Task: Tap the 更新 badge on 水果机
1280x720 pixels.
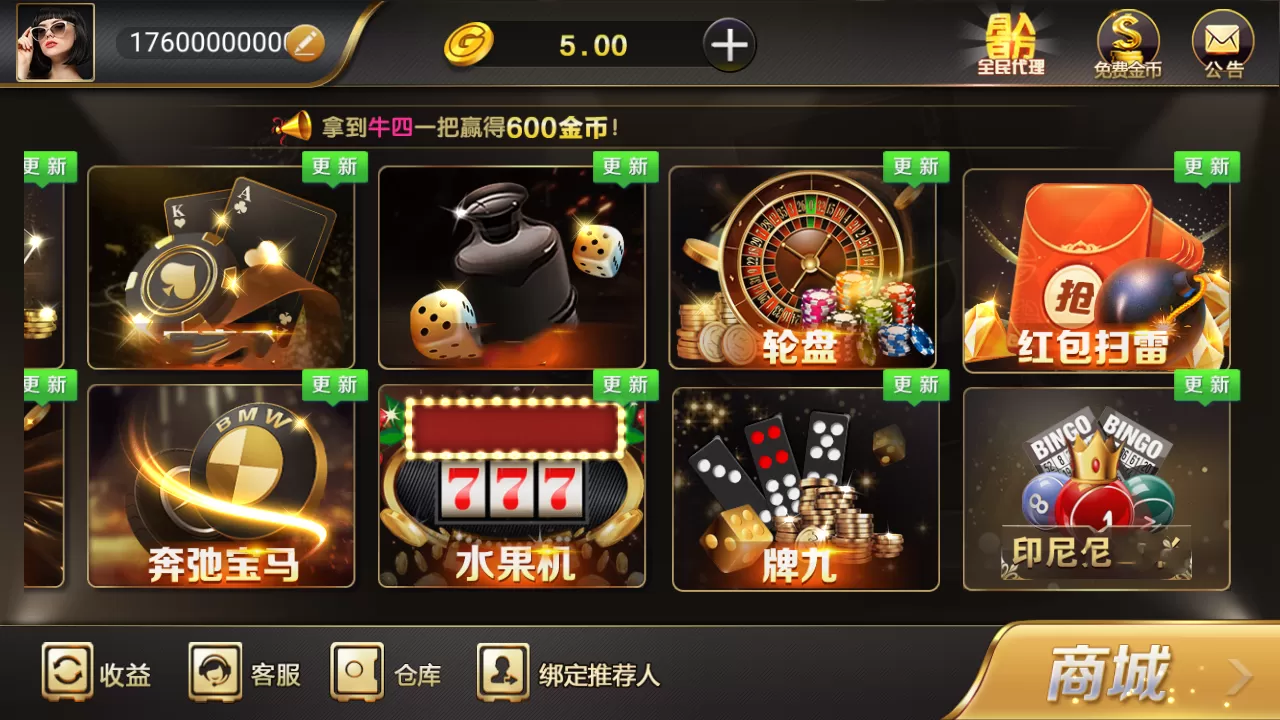Action: 625,384
